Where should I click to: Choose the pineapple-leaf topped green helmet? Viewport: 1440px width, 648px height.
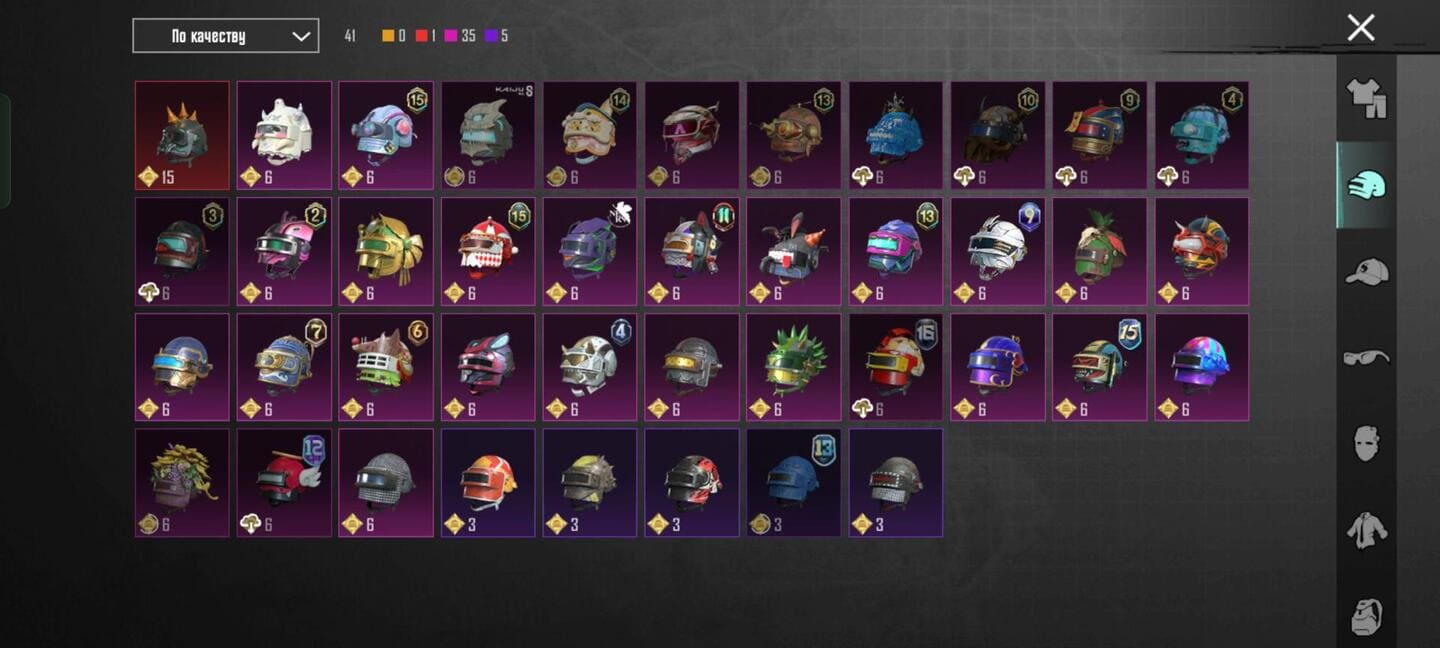pos(1100,251)
